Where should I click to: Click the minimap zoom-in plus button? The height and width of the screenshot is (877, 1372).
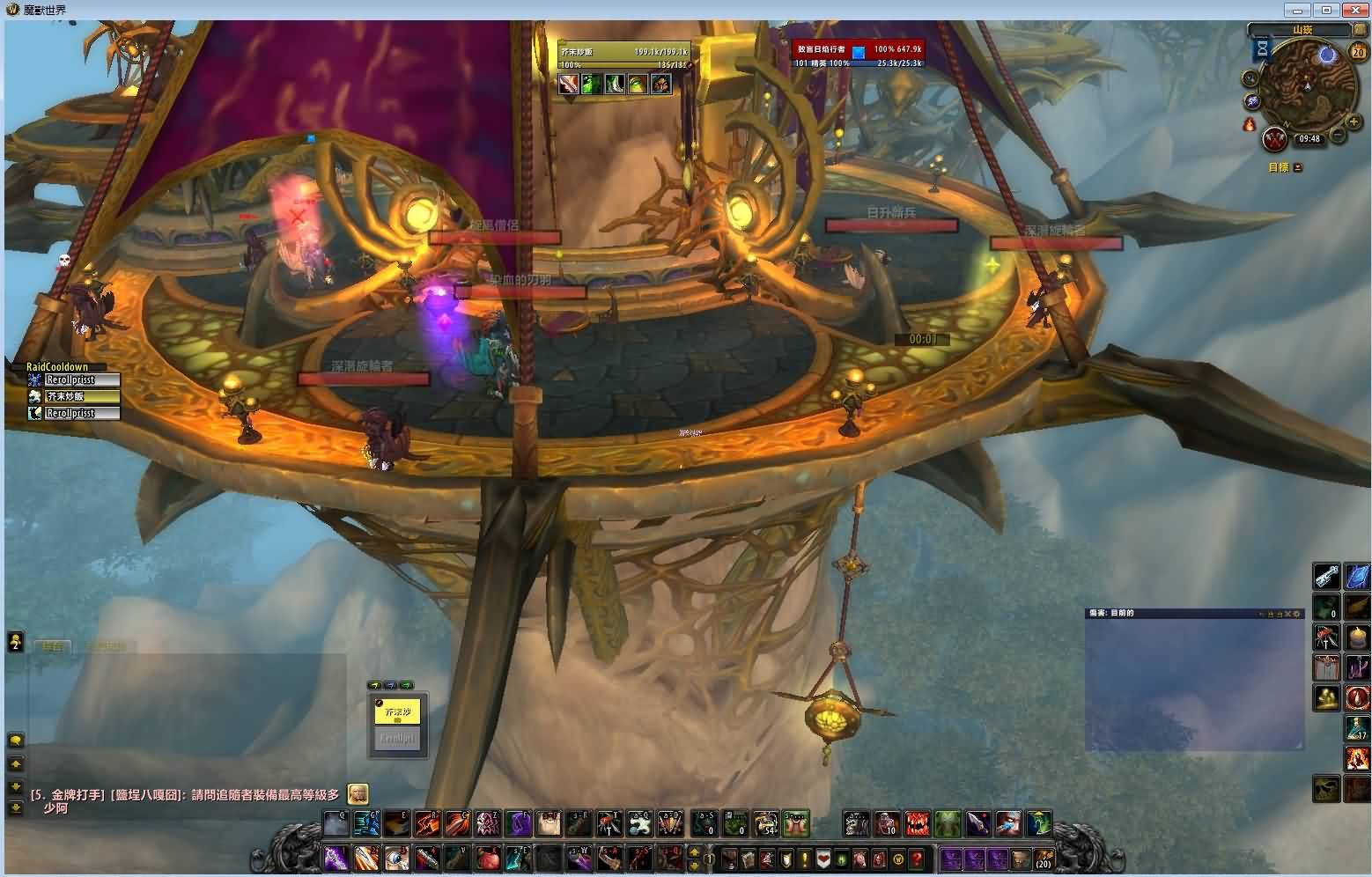click(1354, 122)
